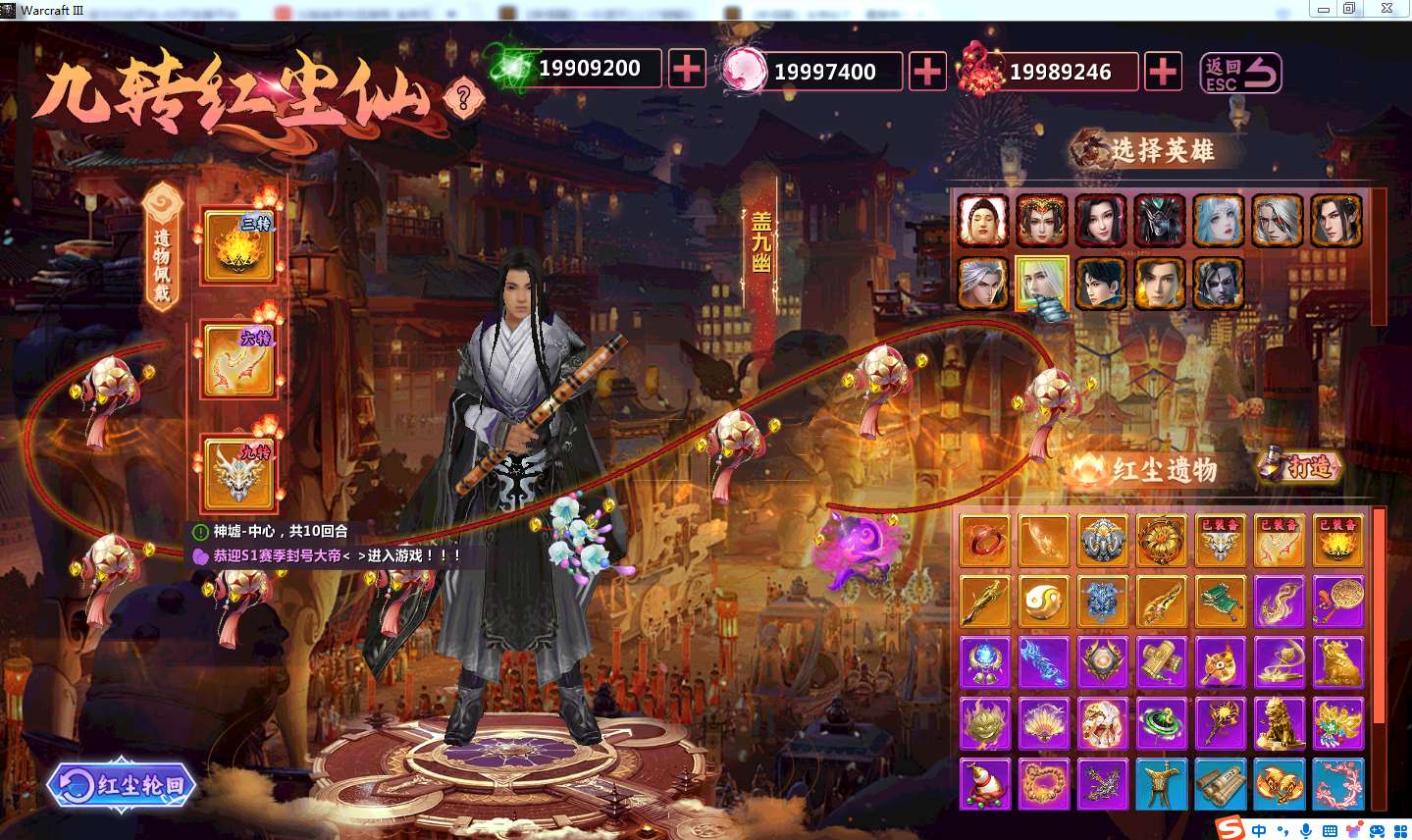
Task: Select the yin-yang orb relic
Action: pos(1043,601)
